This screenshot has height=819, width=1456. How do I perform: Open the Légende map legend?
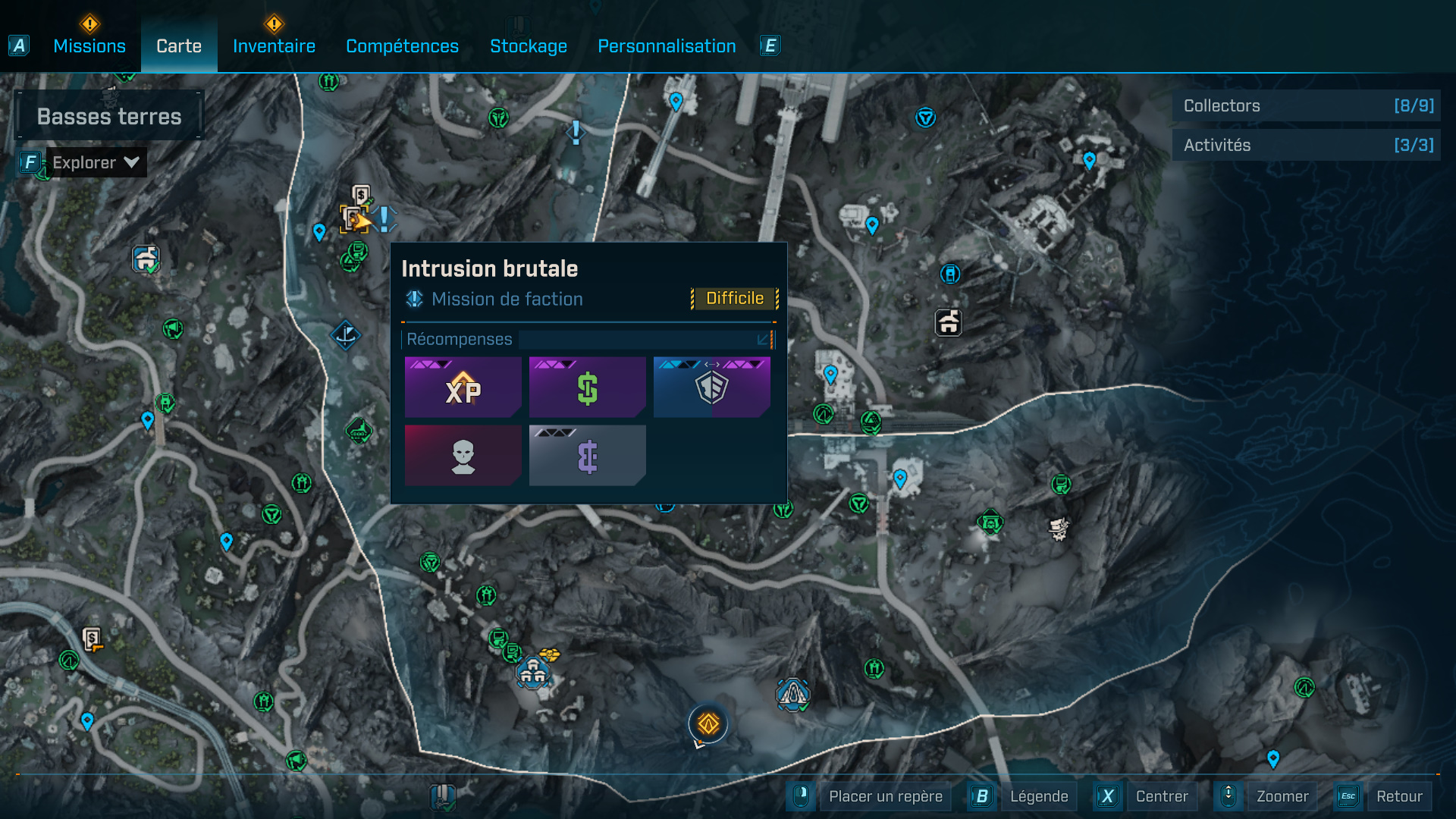[x=1038, y=796]
